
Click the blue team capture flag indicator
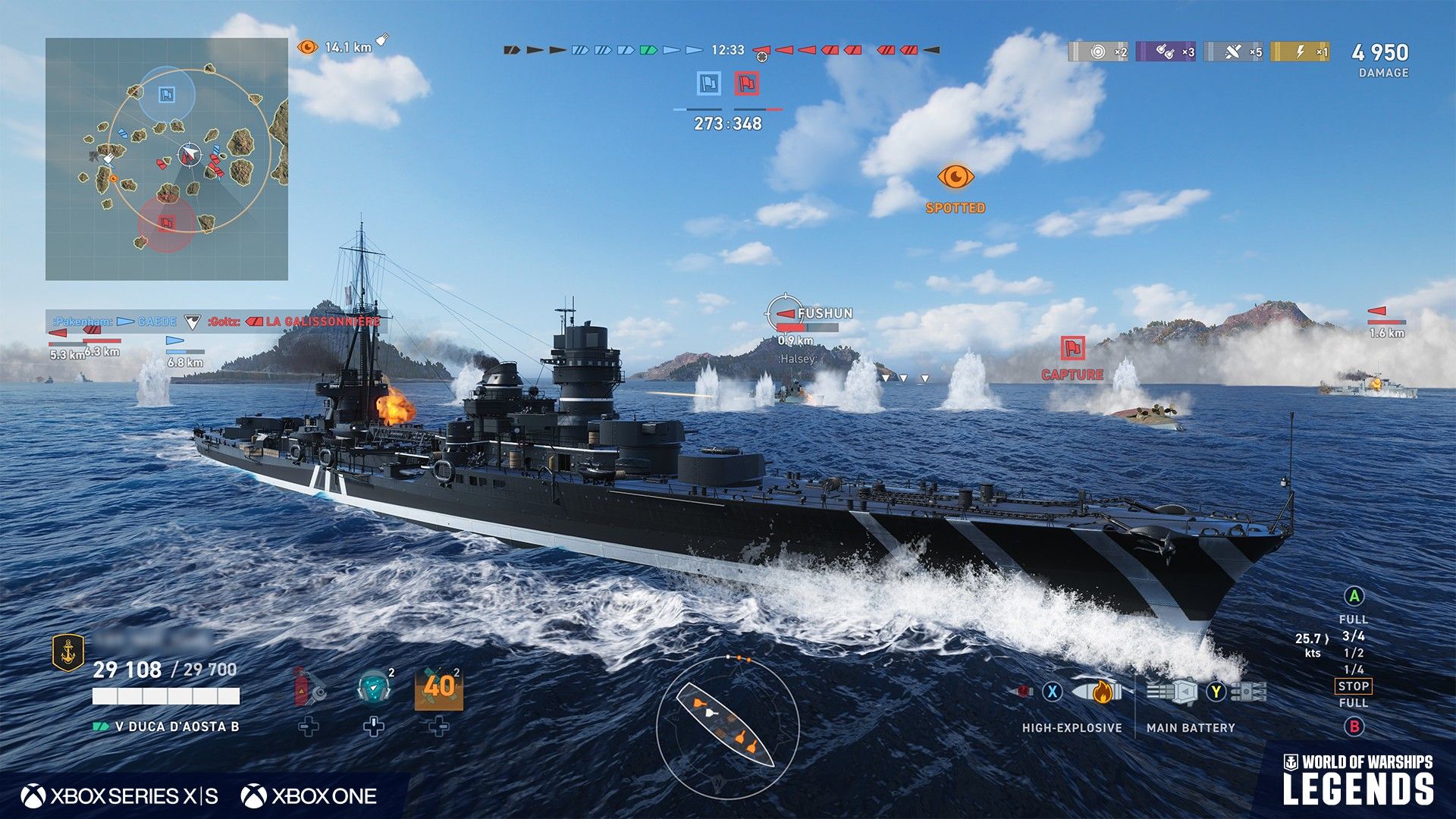click(x=709, y=83)
